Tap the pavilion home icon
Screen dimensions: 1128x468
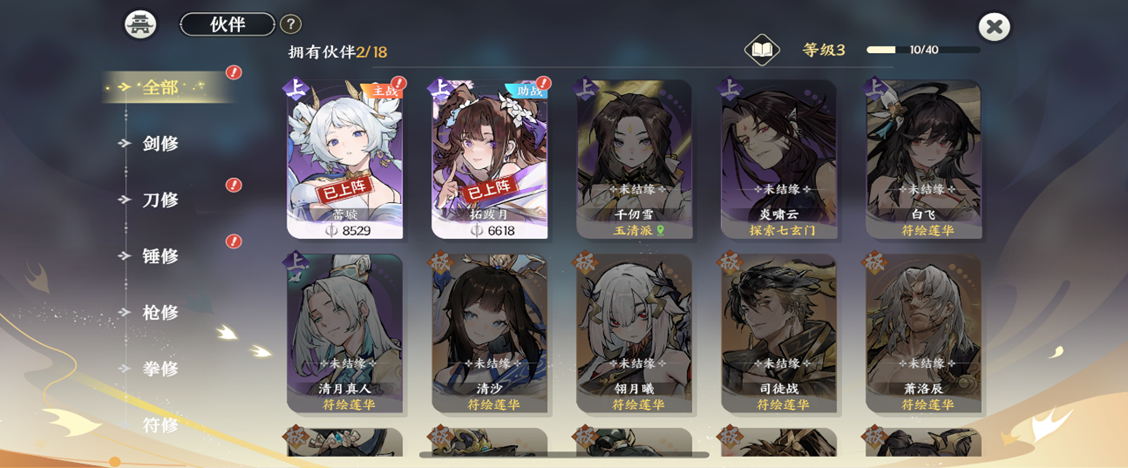click(140, 24)
